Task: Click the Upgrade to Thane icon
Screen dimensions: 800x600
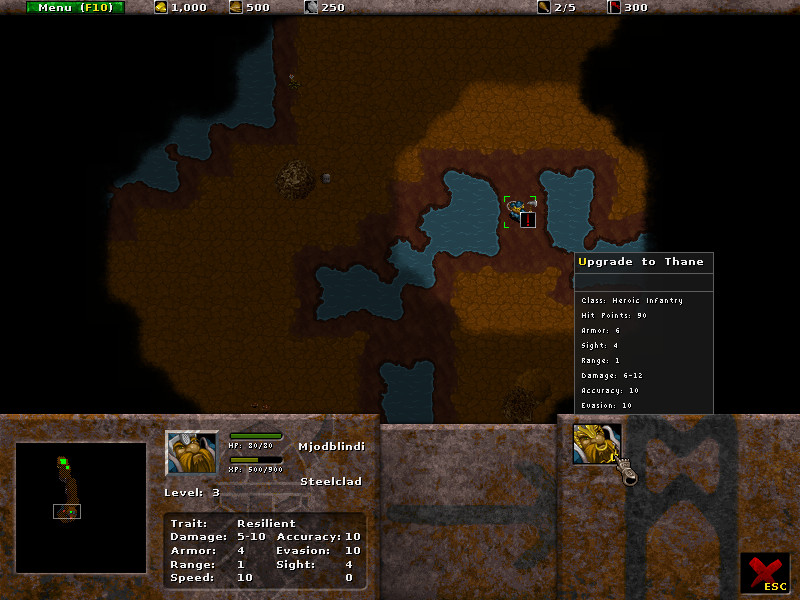Action: pos(597,444)
